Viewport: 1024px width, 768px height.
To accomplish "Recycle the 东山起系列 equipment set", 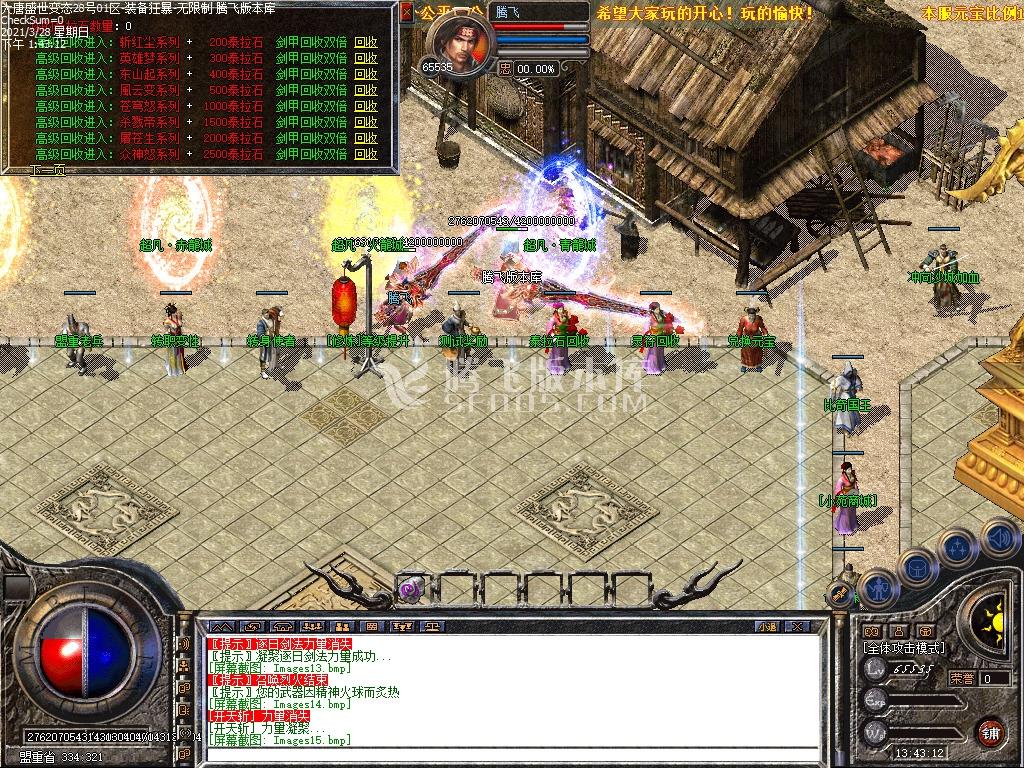I will tap(366, 75).
